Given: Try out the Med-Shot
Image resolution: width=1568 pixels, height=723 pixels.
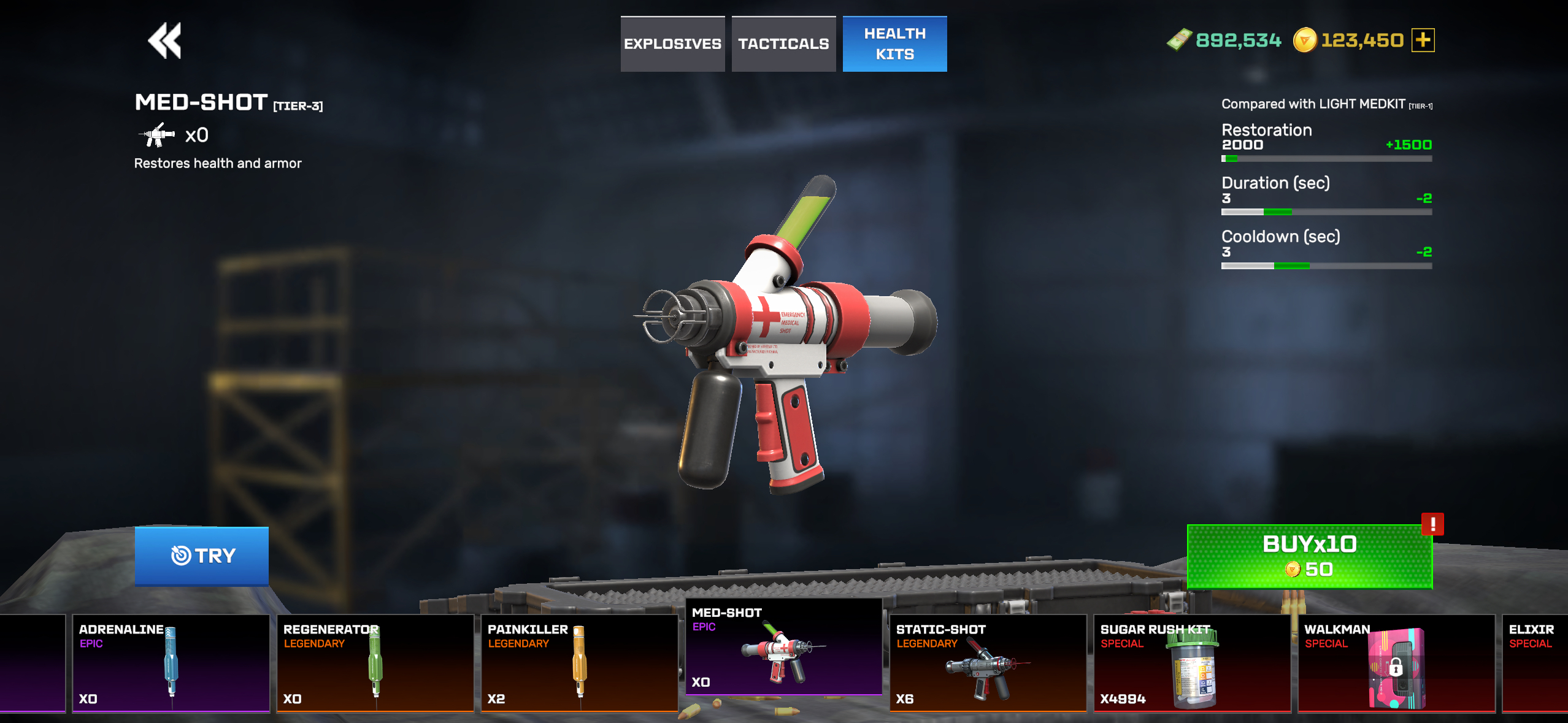Looking at the screenshot, I should 202,556.
